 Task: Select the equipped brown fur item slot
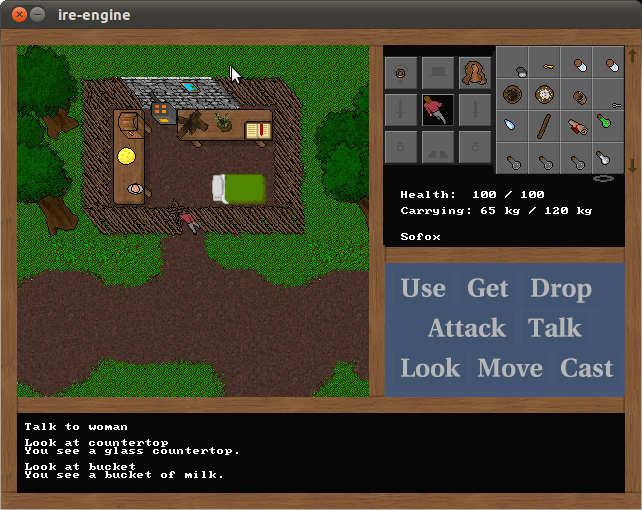coord(475,72)
